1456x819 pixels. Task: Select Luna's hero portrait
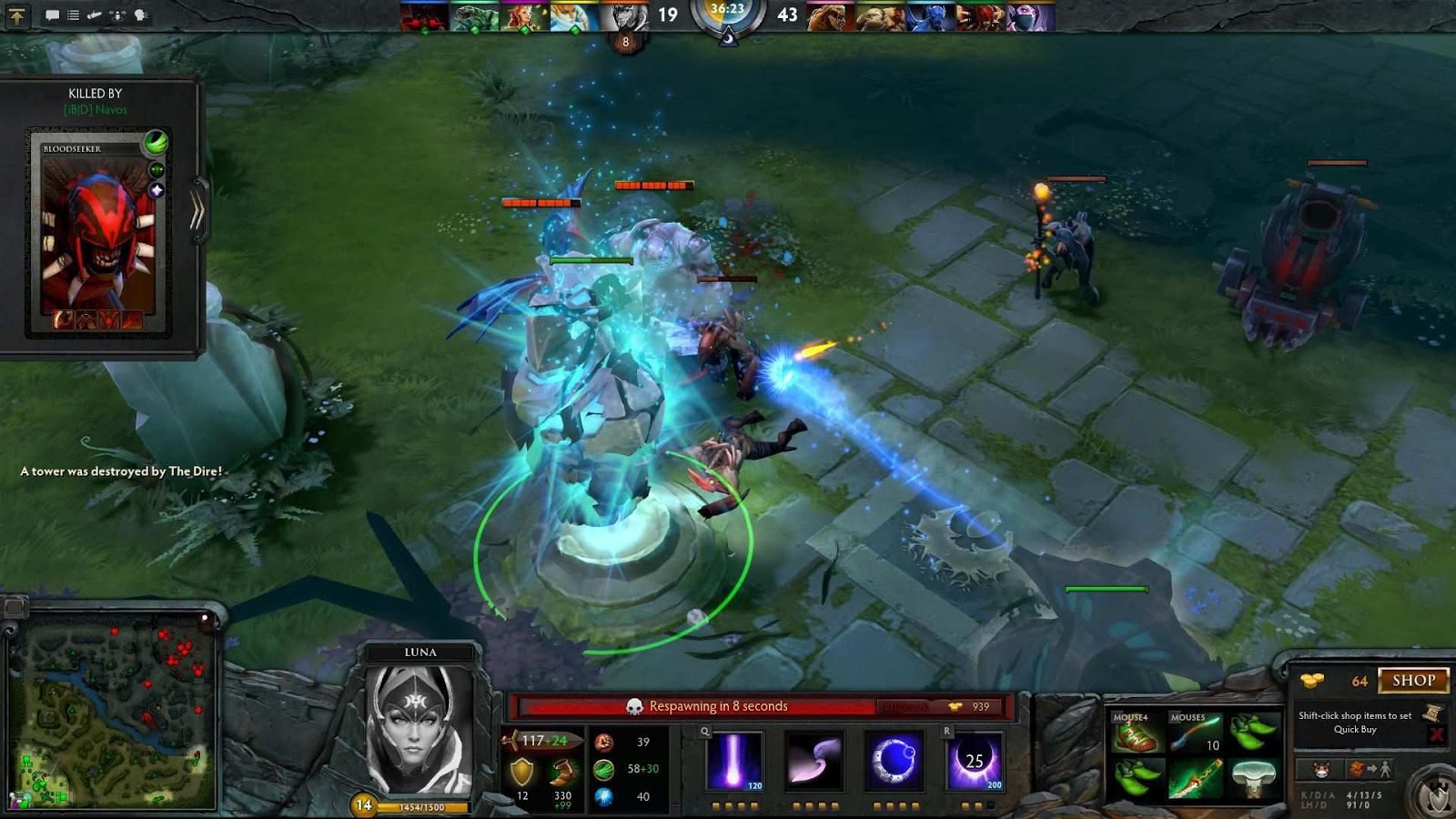[419, 728]
